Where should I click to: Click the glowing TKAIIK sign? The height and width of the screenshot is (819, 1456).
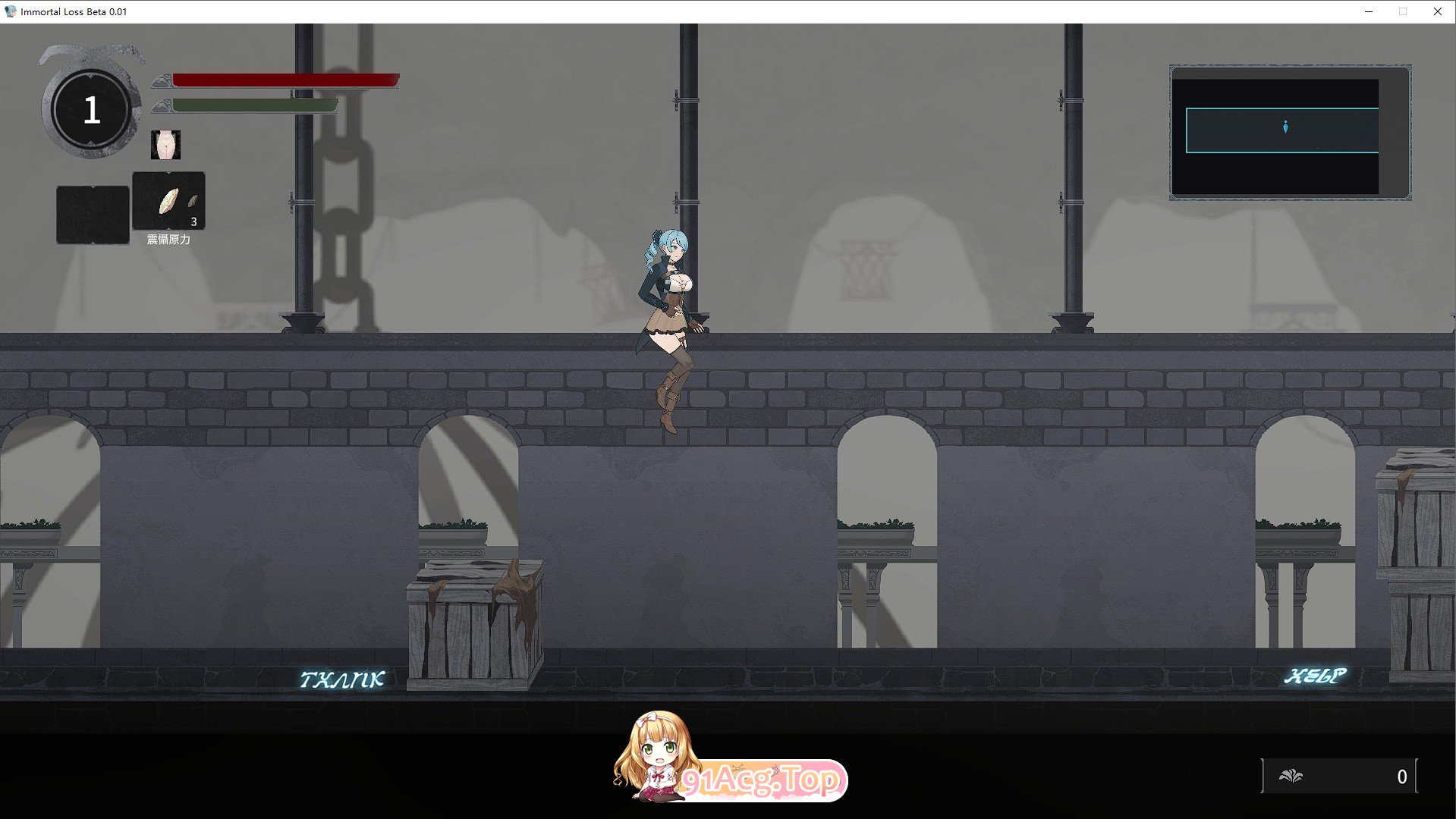[x=344, y=679]
